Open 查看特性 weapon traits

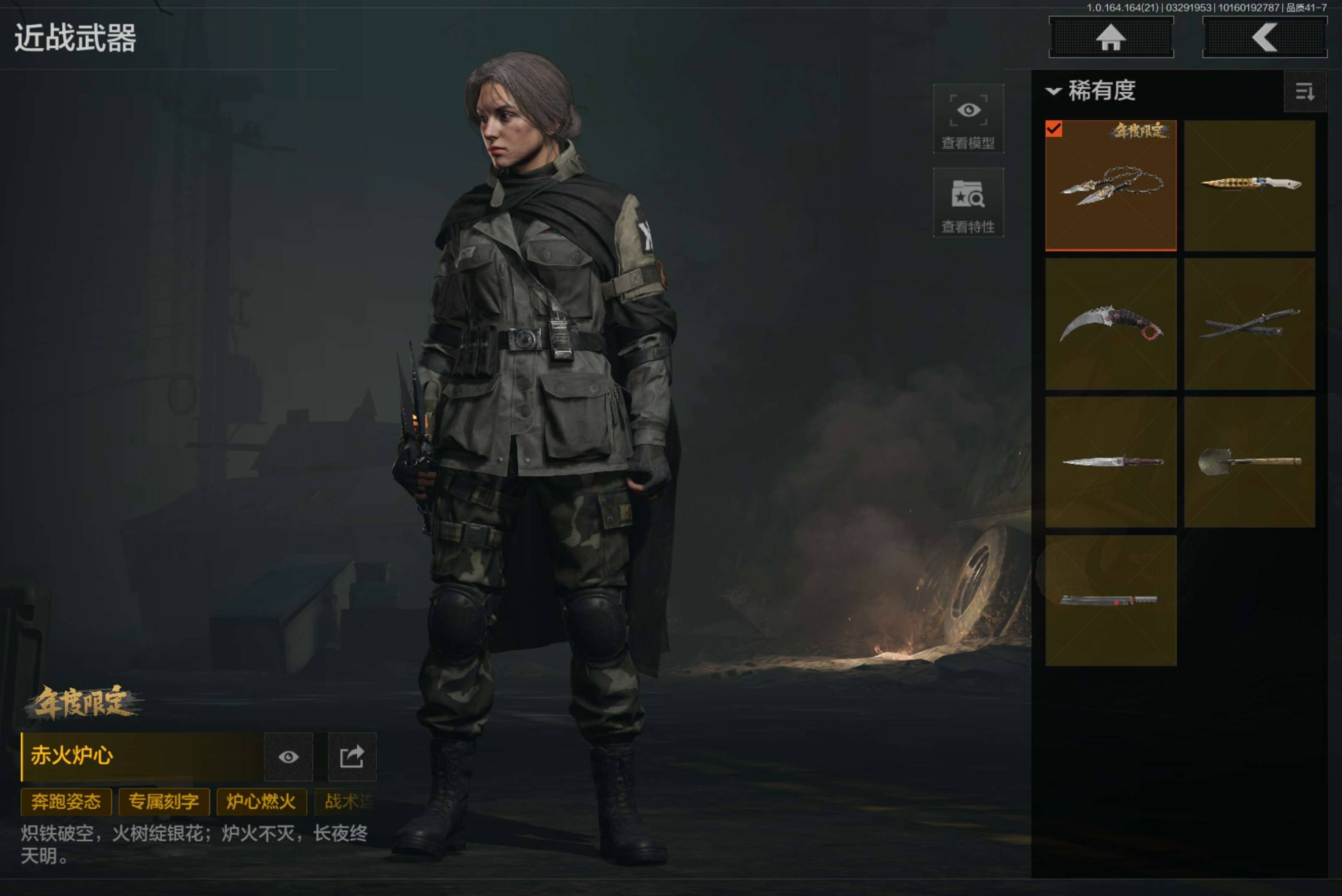(x=969, y=203)
